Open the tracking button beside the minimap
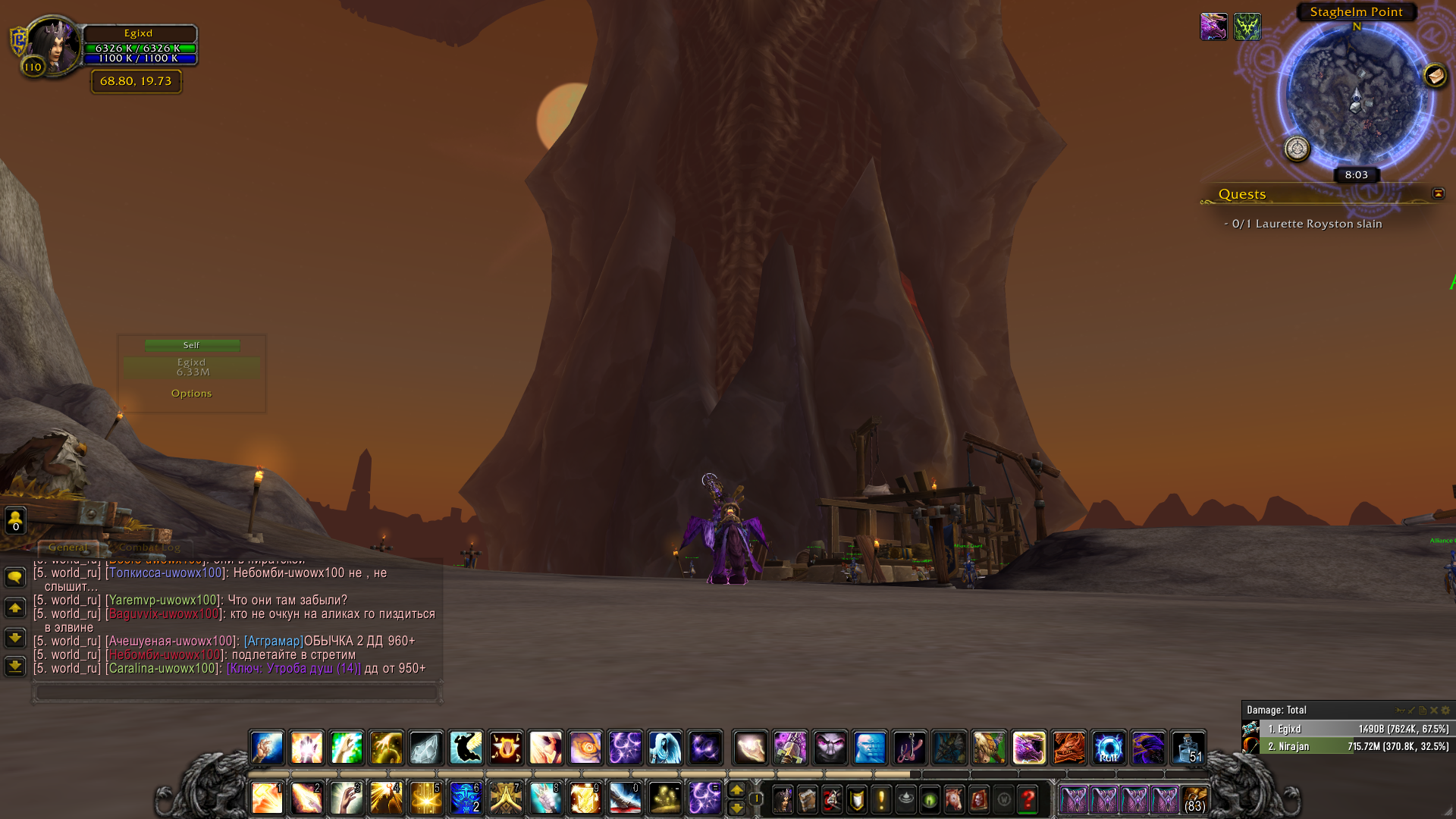Image resolution: width=1456 pixels, height=819 pixels. click(1297, 149)
